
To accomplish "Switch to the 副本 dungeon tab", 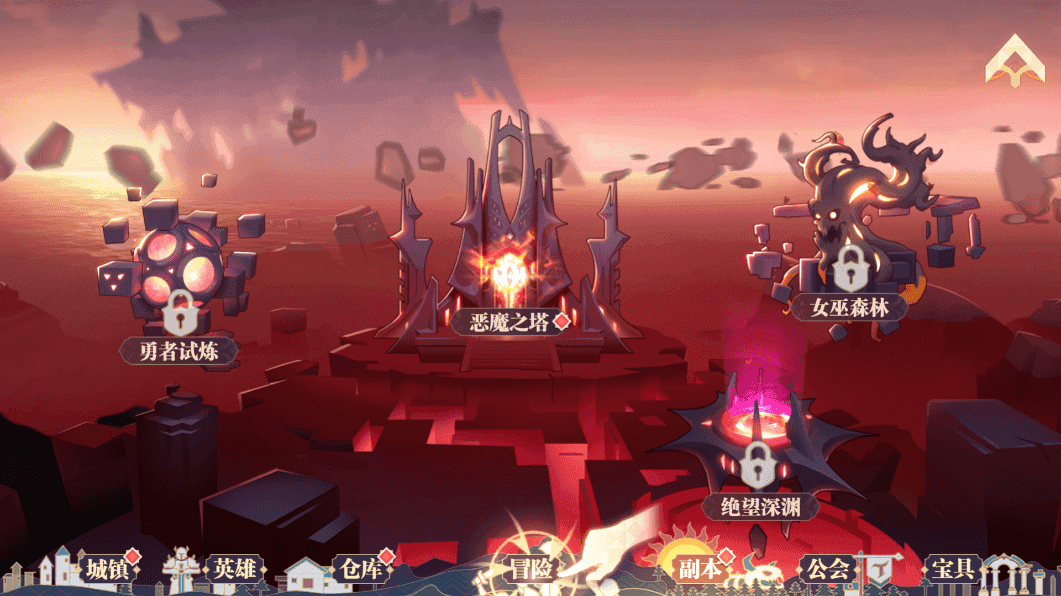I will click(700, 569).
